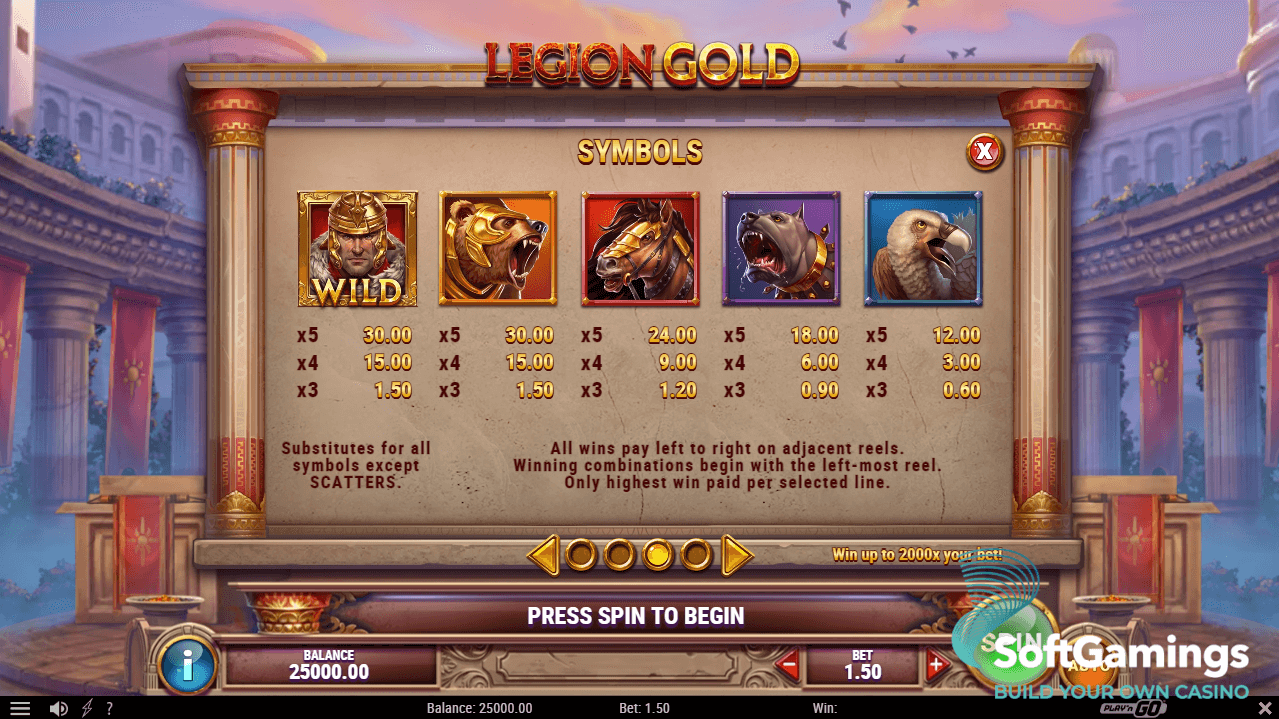Go to the previous paytable page

[543, 554]
